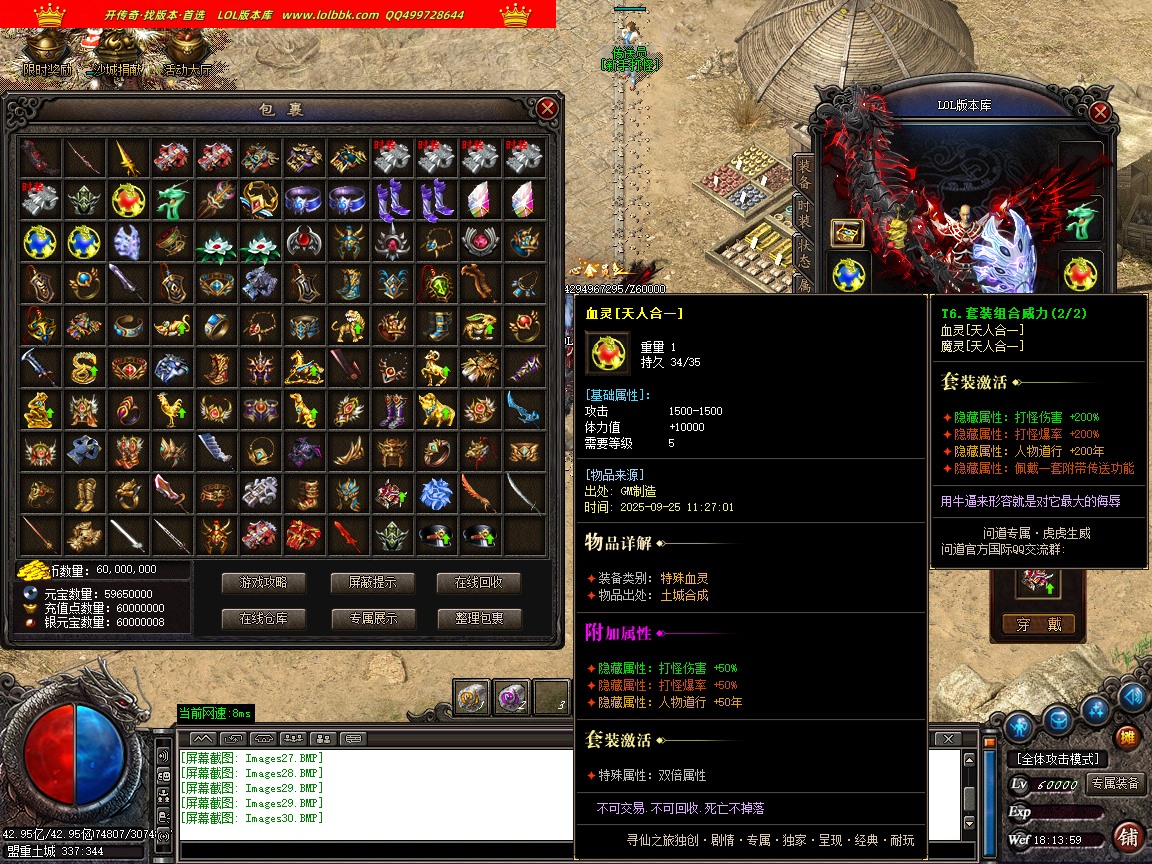Select the green dragon item in the bag

pyautogui.click(x=171, y=199)
